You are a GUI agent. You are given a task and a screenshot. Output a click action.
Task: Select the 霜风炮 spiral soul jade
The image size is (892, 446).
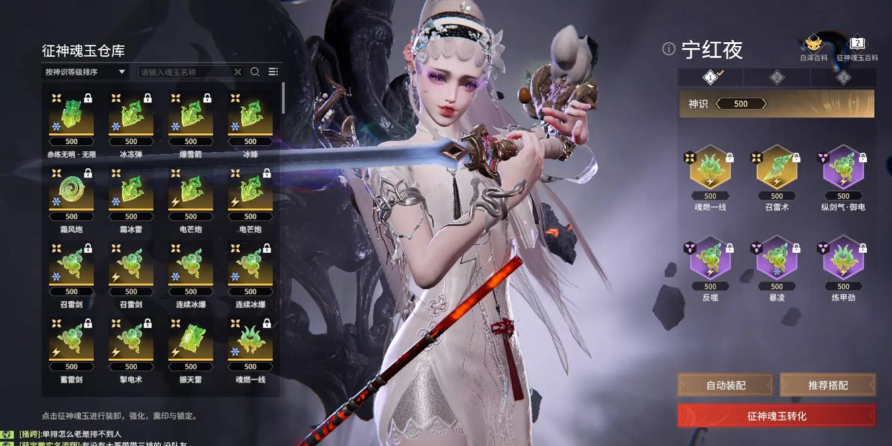tap(71, 192)
